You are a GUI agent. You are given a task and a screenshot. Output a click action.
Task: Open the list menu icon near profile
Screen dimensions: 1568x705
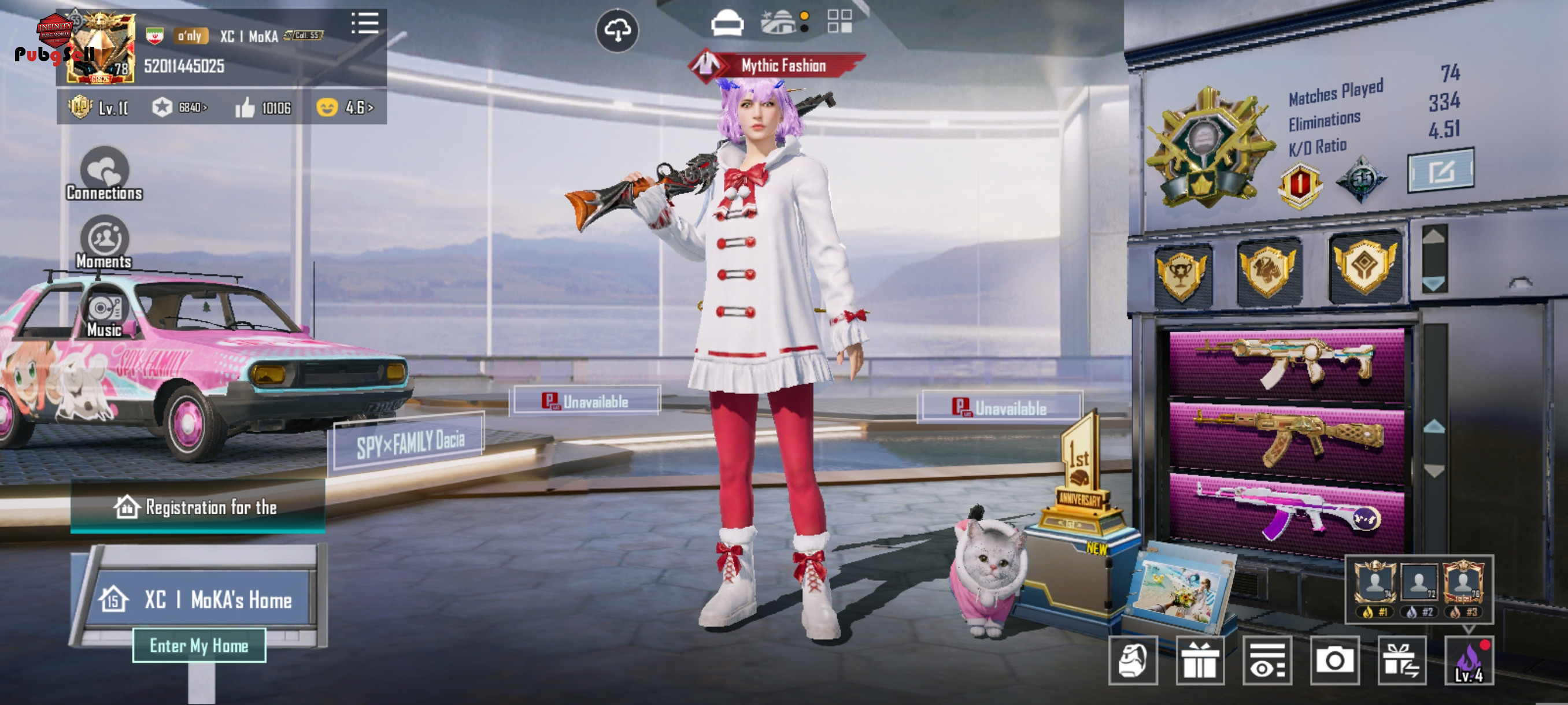click(365, 24)
